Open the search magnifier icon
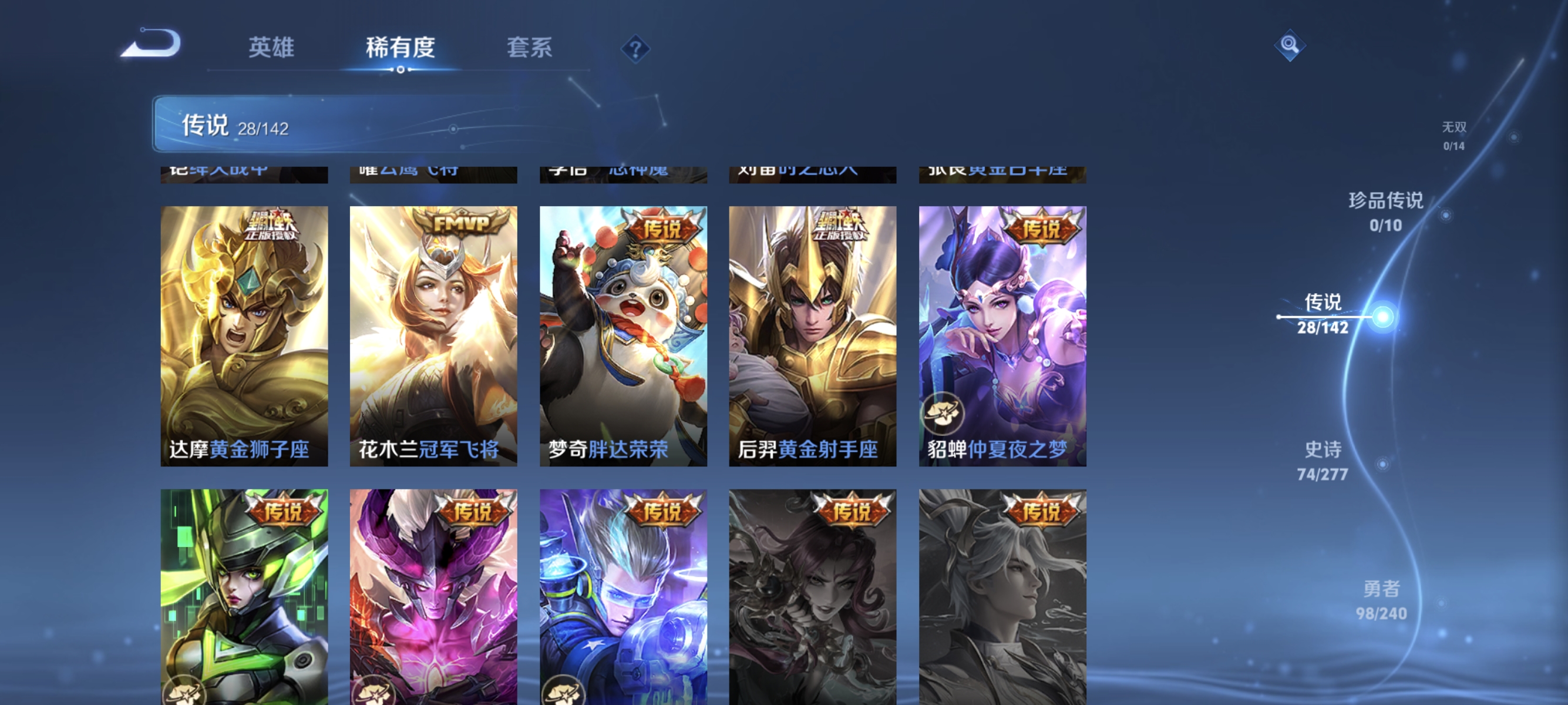This screenshot has height=705, width=1568. click(1290, 46)
